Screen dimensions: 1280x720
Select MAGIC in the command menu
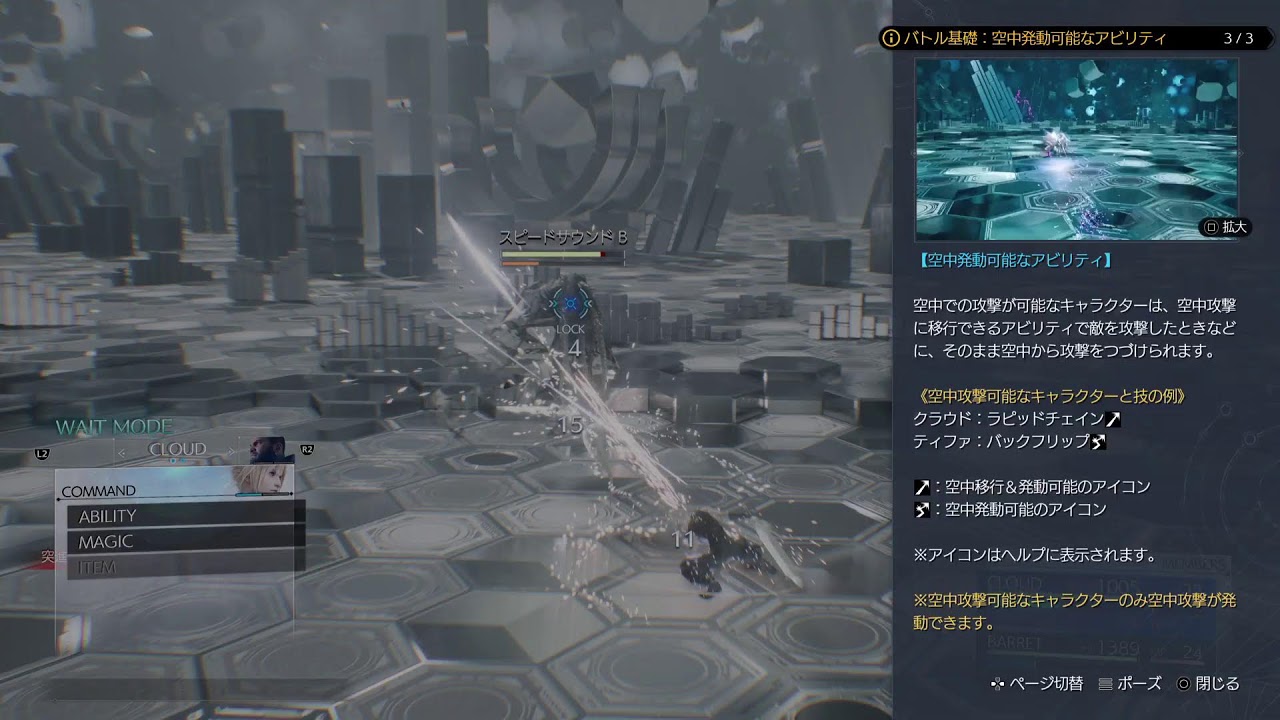[x=185, y=542]
